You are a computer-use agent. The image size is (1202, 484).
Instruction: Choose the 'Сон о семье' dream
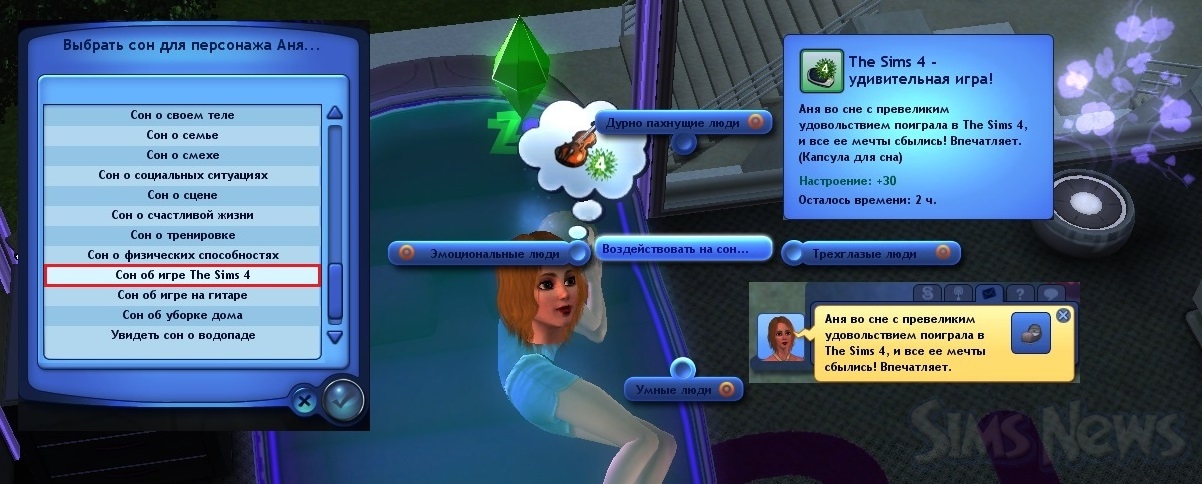coord(182,135)
